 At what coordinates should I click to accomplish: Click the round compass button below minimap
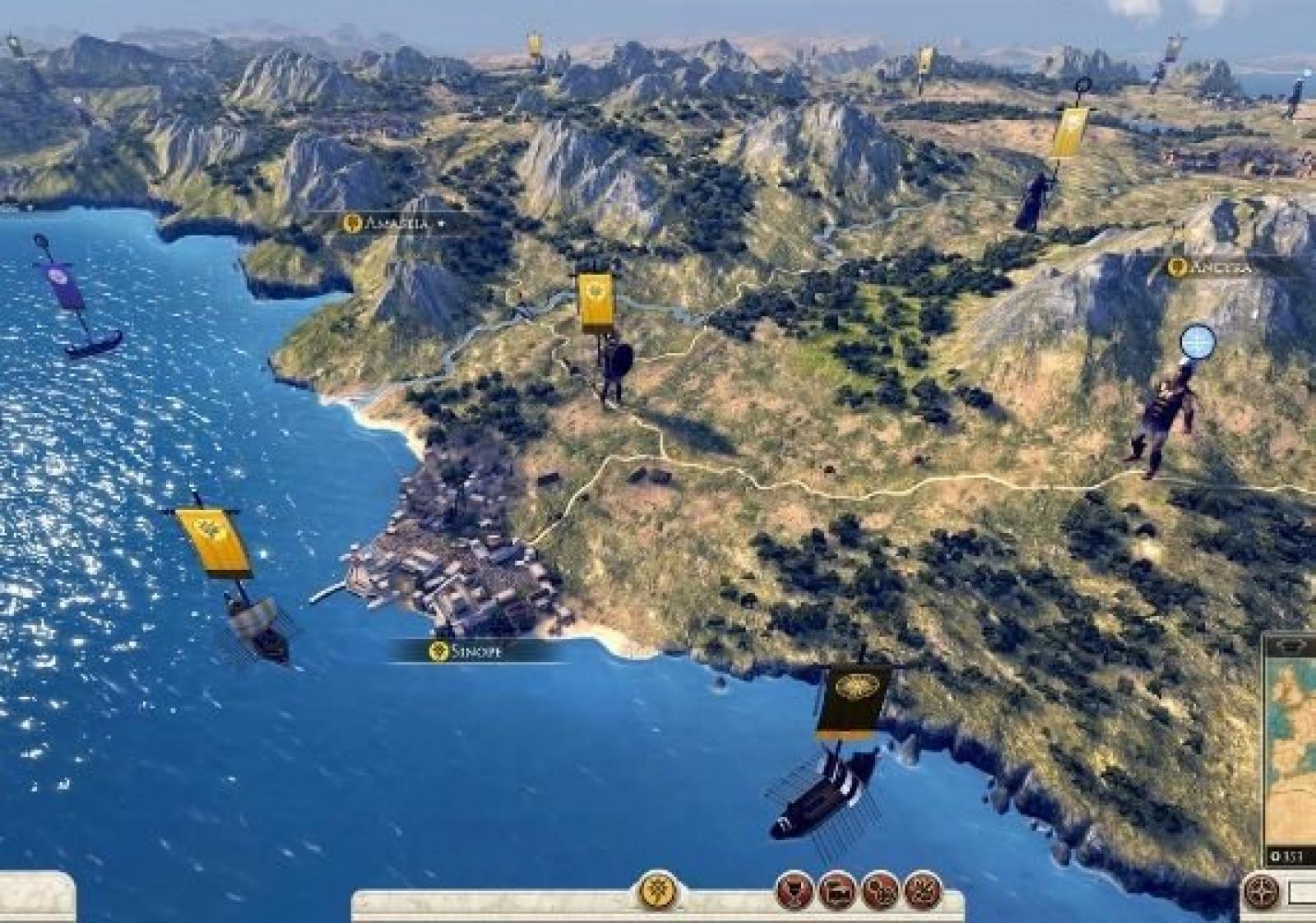(1260, 892)
